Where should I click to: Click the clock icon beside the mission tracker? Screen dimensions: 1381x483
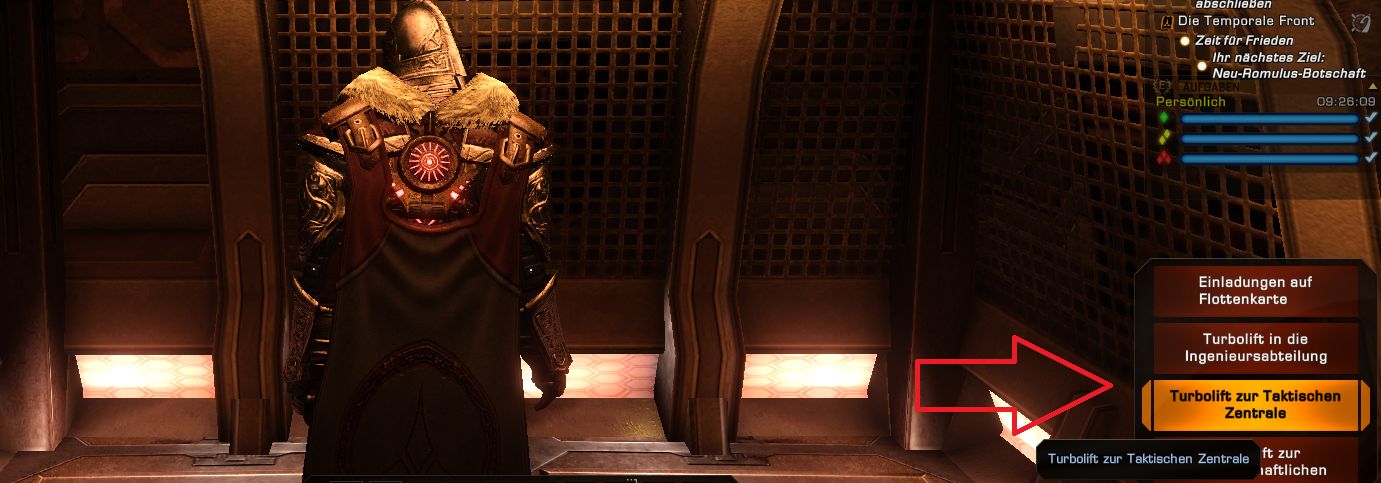pyautogui.click(x=1360, y=22)
